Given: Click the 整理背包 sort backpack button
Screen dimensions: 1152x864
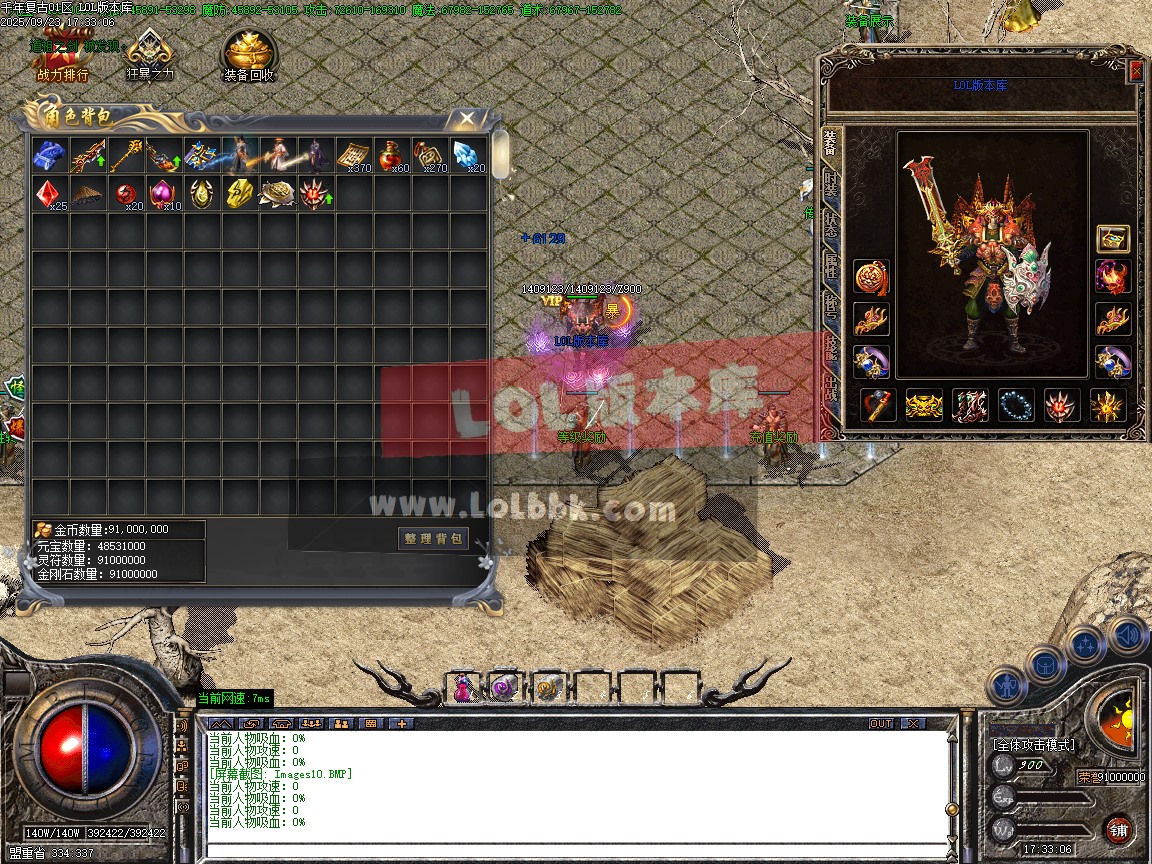Looking at the screenshot, I should click(433, 538).
